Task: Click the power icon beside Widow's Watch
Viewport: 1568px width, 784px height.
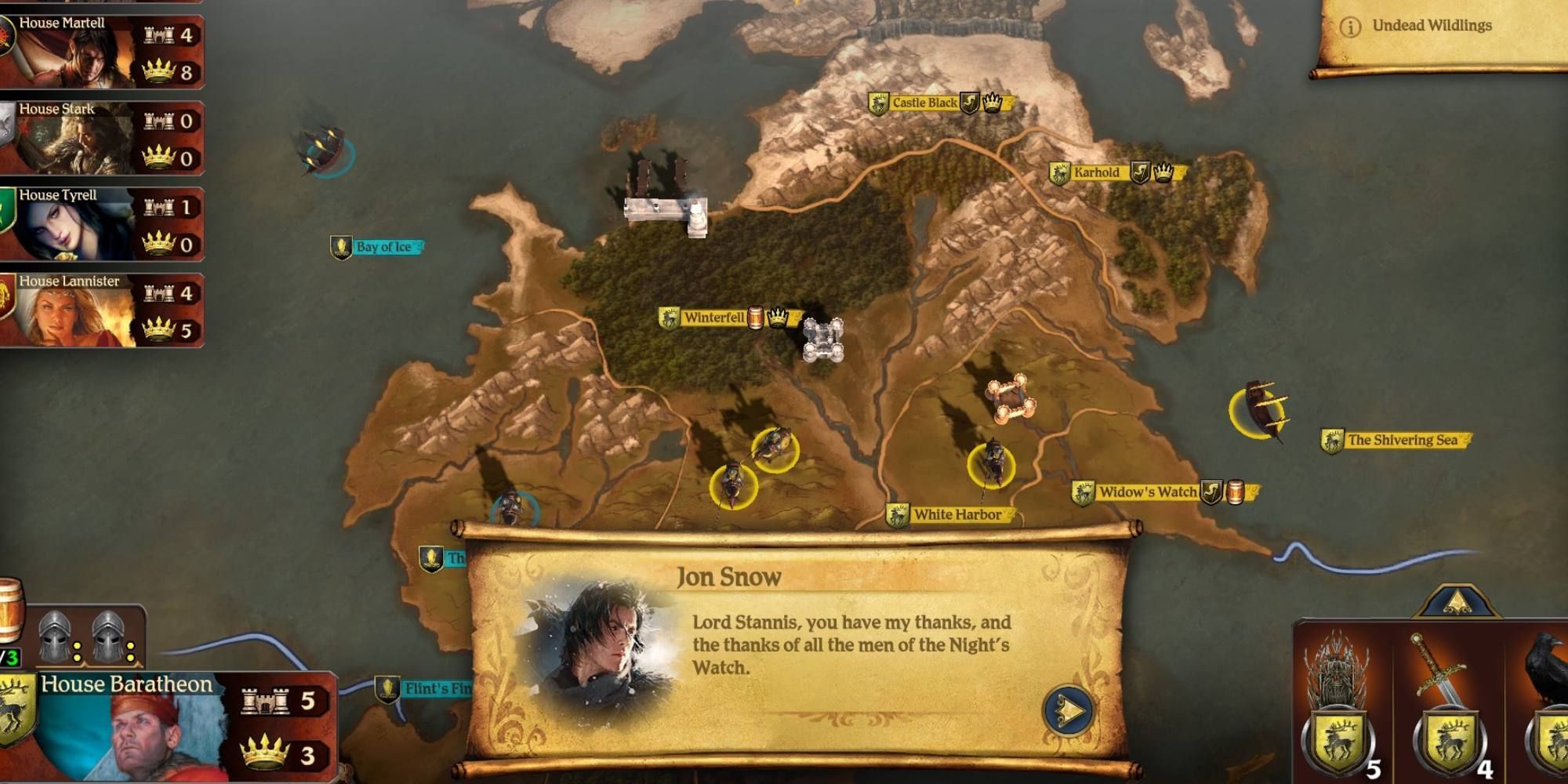Action: pyautogui.click(x=1211, y=492)
